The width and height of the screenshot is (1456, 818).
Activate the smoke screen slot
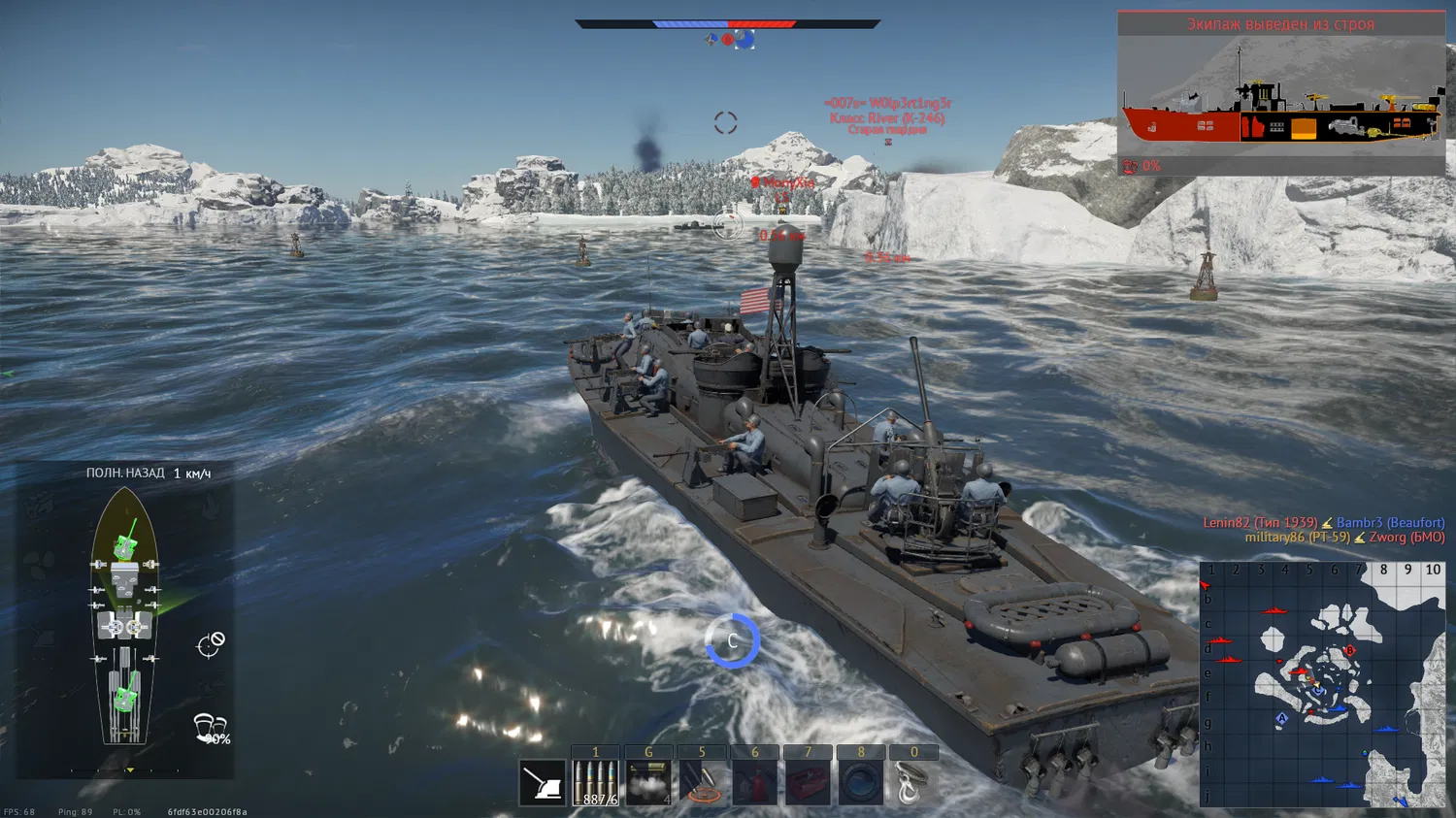(x=648, y=782)
